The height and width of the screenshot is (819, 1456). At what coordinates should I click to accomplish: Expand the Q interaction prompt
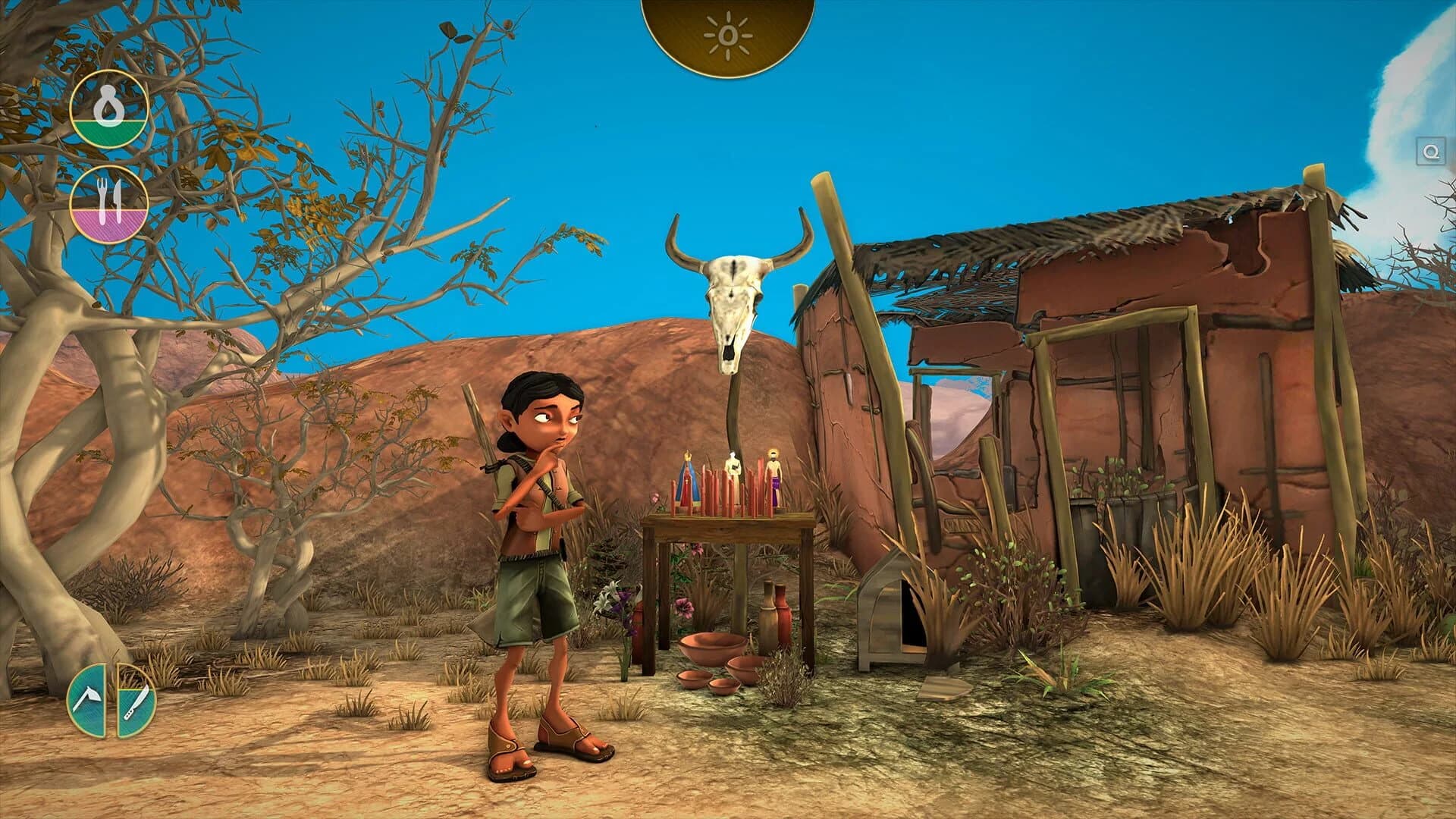click(x=1429, y=152)
